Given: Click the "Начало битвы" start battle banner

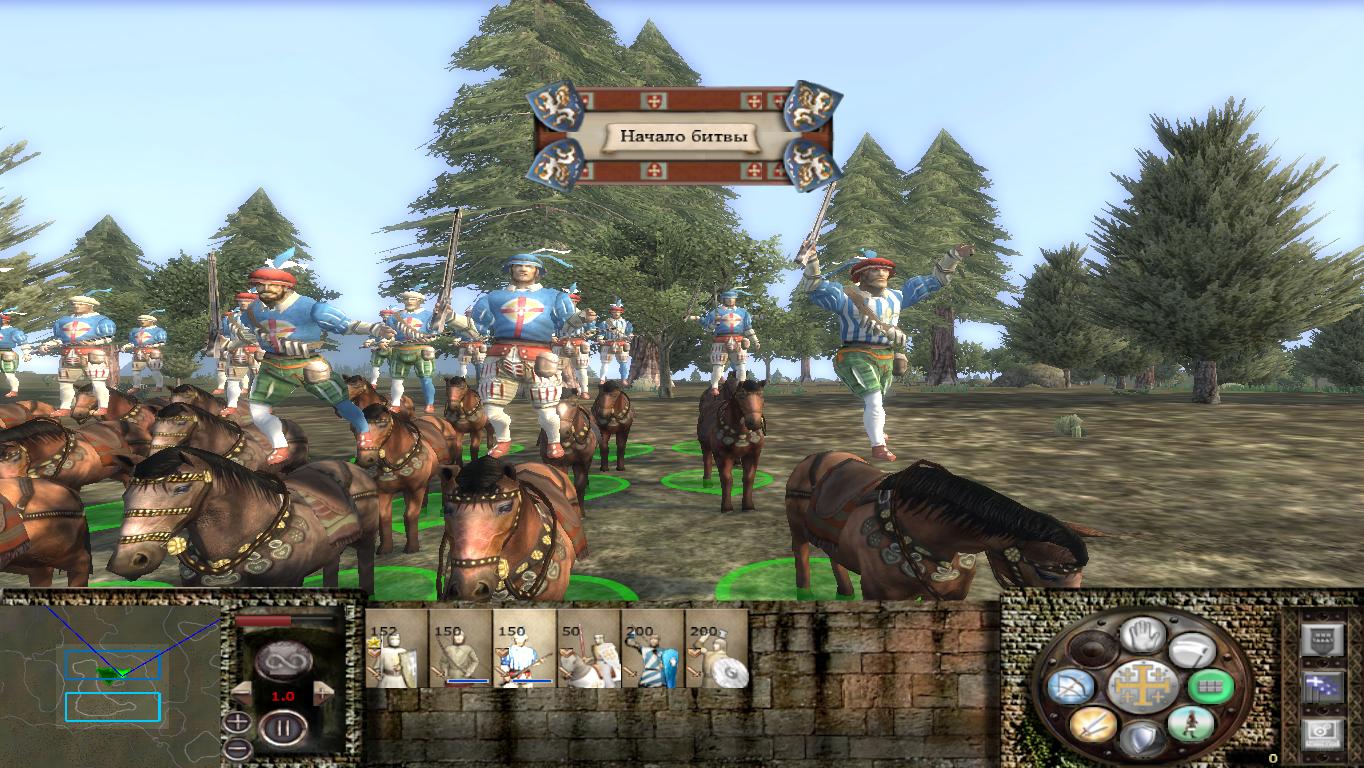Looking at the screenshot, I should 683,137.
